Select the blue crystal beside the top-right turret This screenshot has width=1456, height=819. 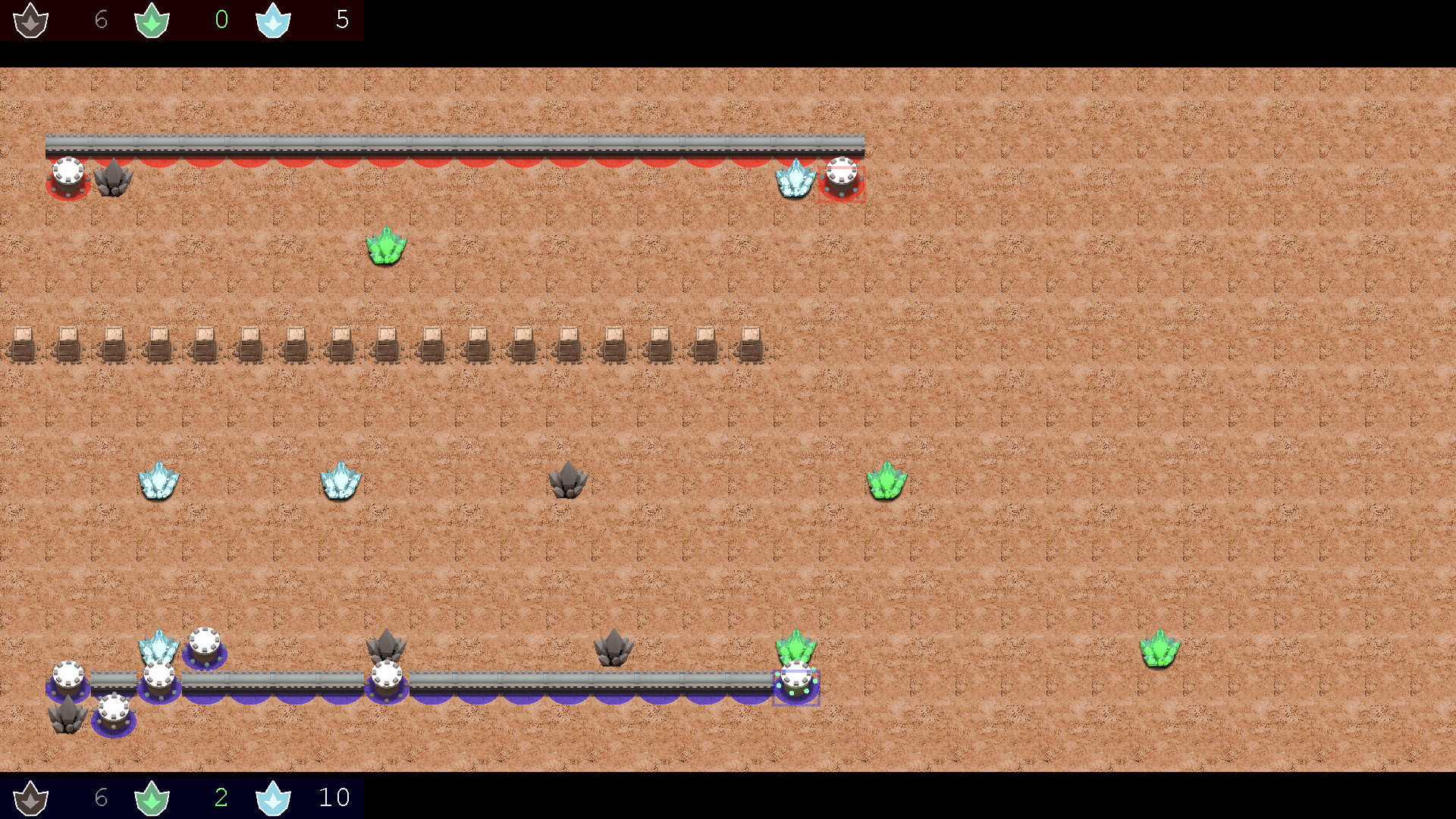click(795, 180)
